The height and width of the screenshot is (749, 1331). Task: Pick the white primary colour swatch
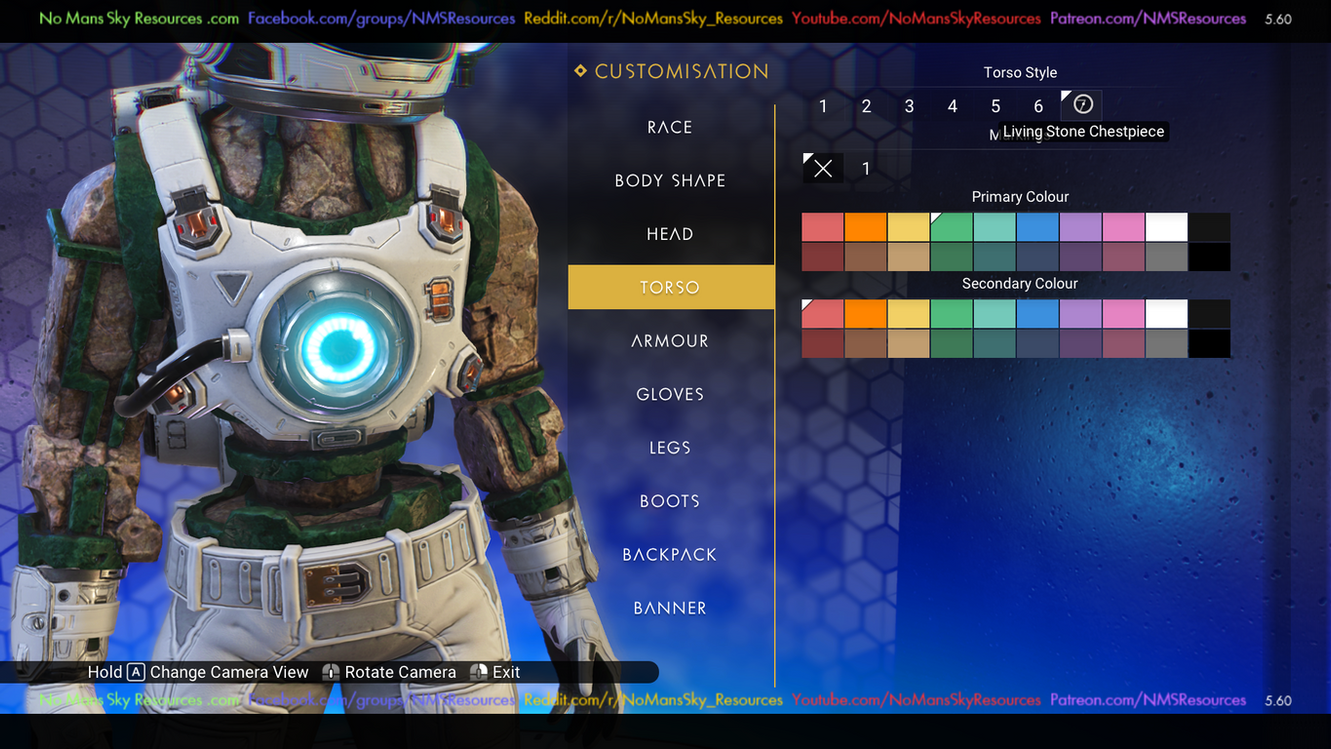pos(1166,227)
